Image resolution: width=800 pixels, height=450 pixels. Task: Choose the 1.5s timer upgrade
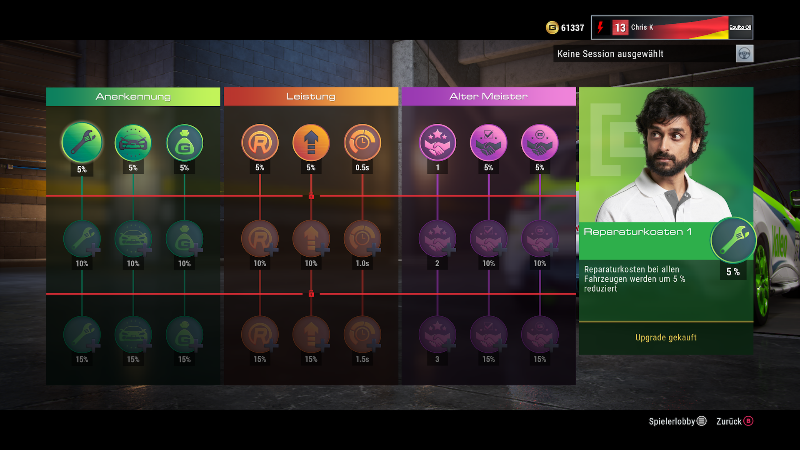(362, 334)
